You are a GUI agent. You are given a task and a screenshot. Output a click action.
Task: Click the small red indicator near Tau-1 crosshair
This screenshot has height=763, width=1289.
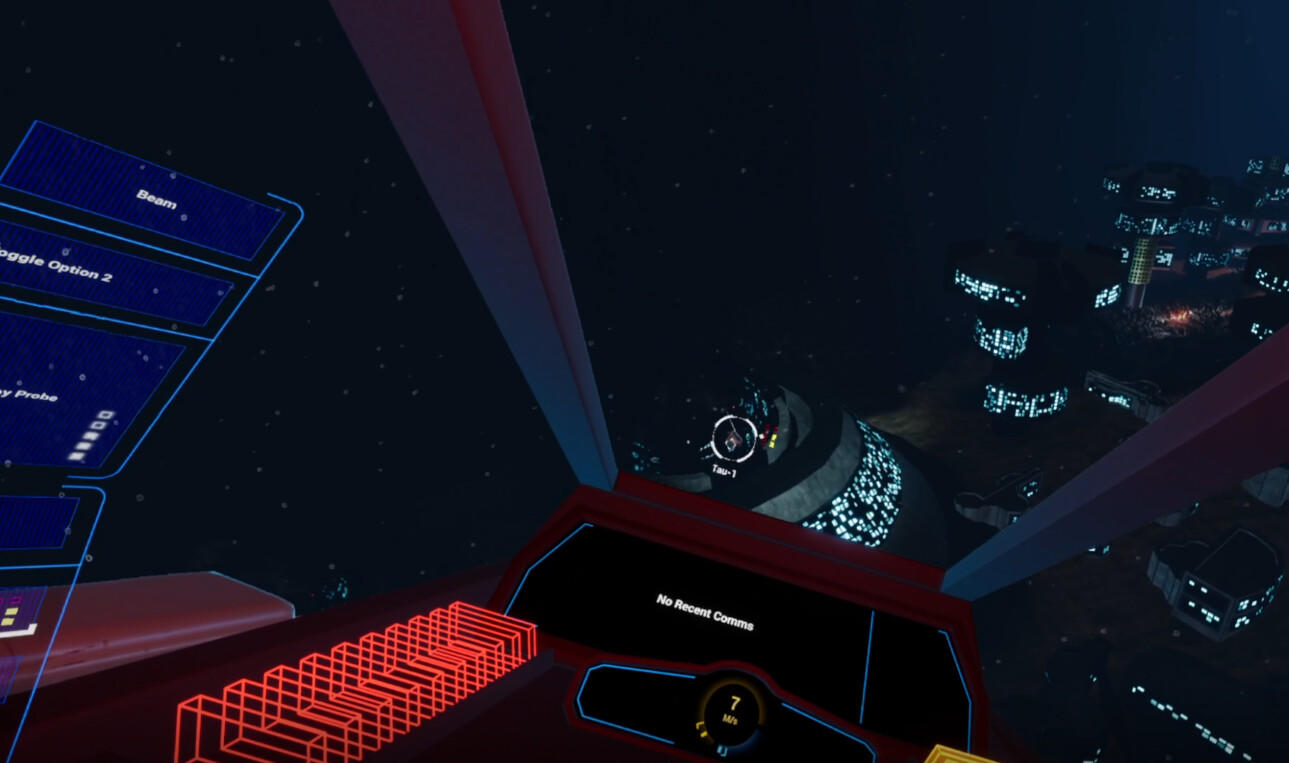click(x=766, y=432)
